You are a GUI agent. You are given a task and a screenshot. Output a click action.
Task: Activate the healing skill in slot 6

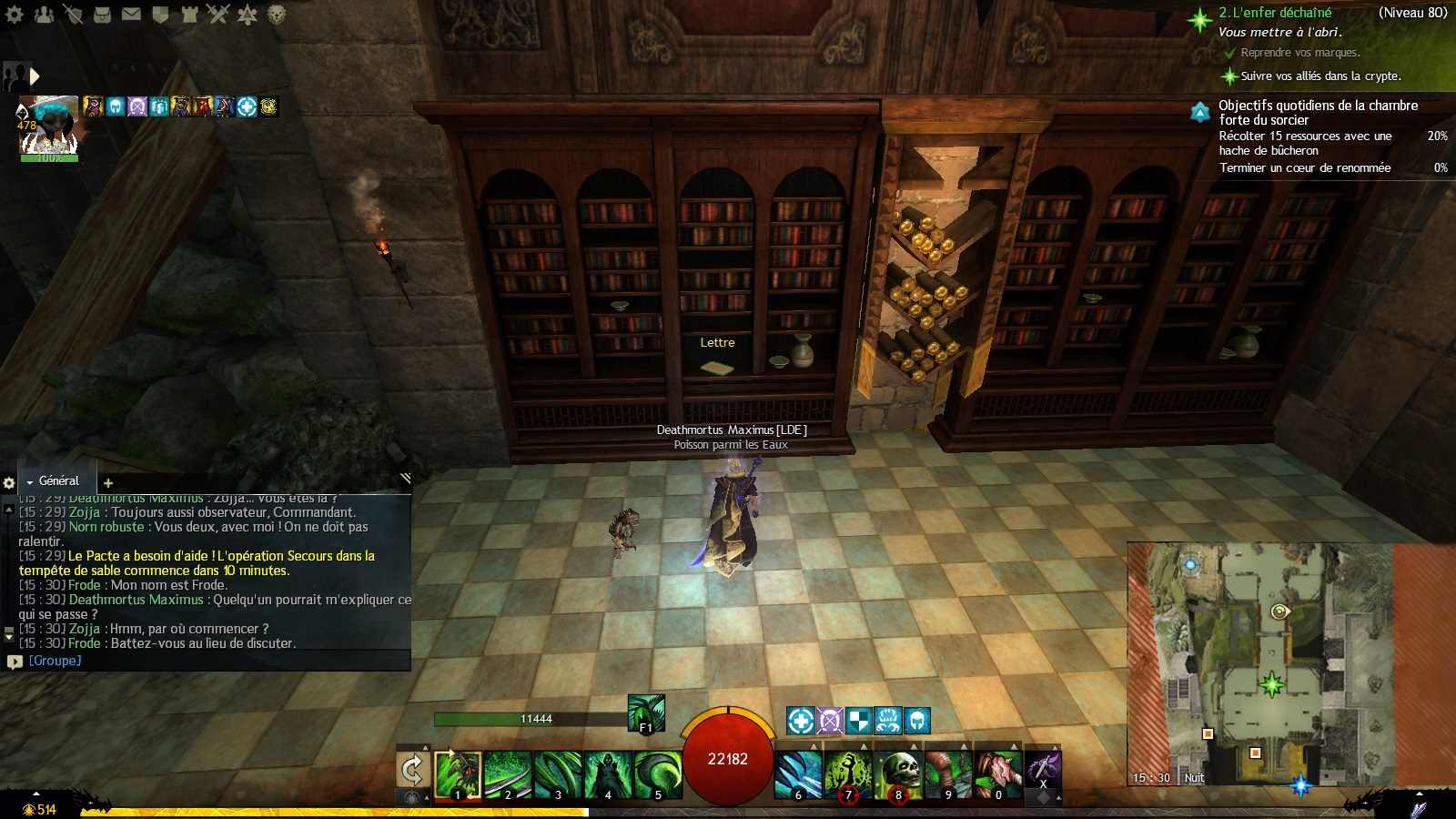[x=798, y=774]
